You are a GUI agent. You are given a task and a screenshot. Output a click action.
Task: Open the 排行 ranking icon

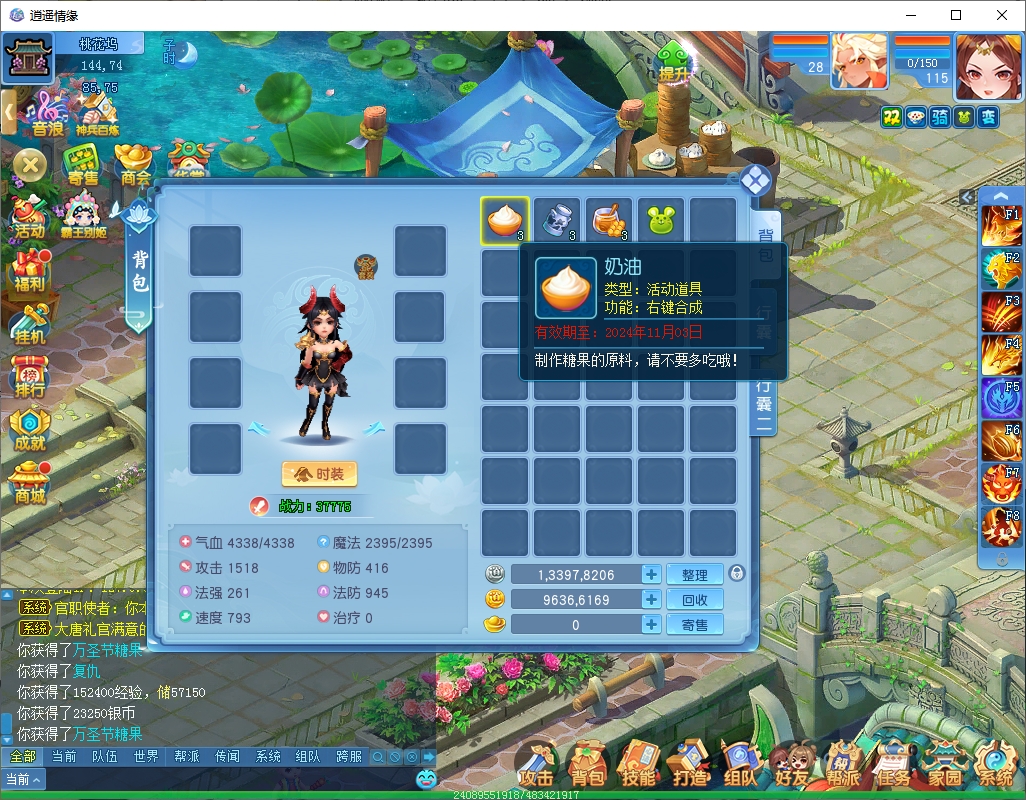[x=29, y=376]
